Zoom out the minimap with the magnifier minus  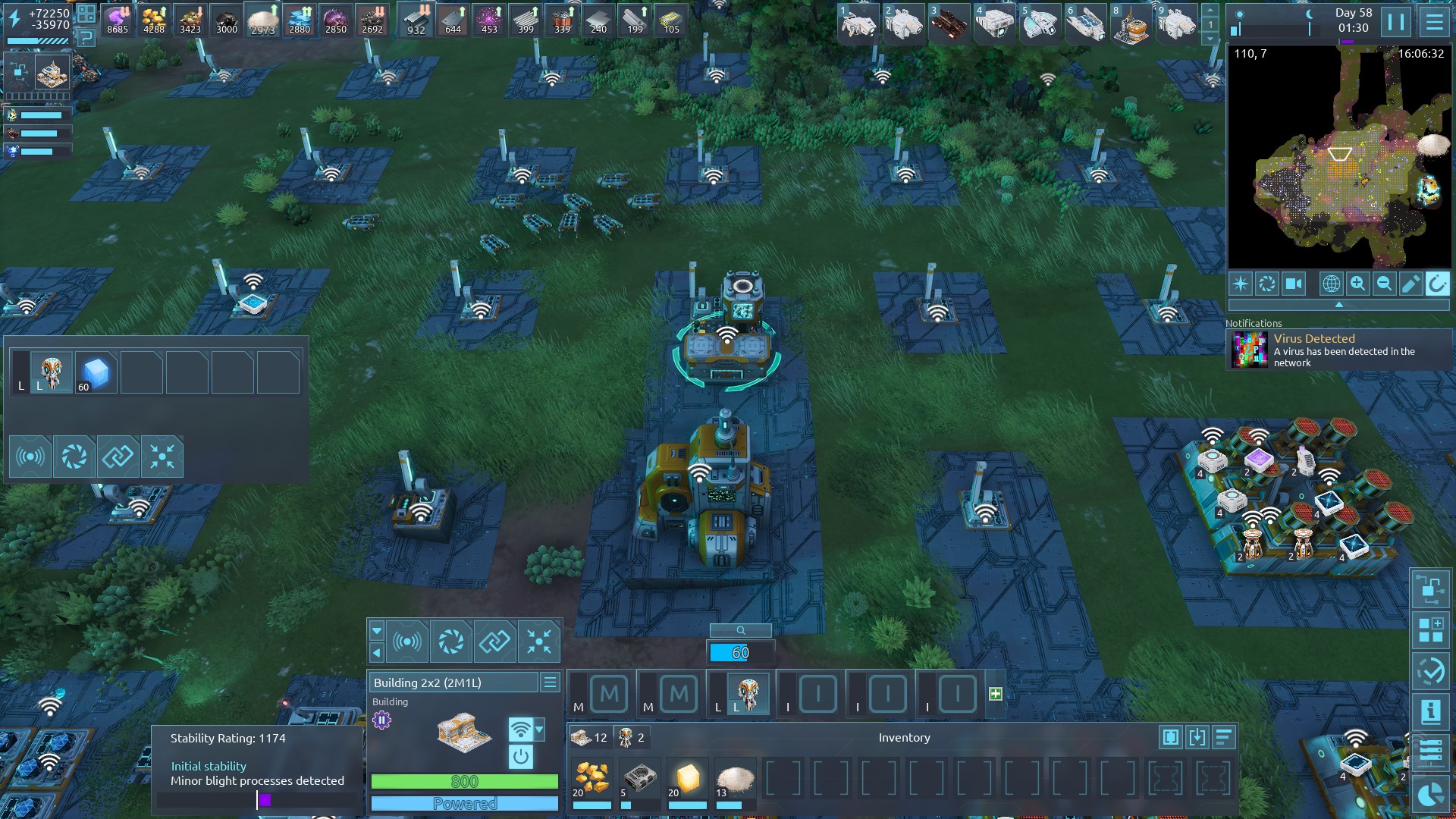1384,284
